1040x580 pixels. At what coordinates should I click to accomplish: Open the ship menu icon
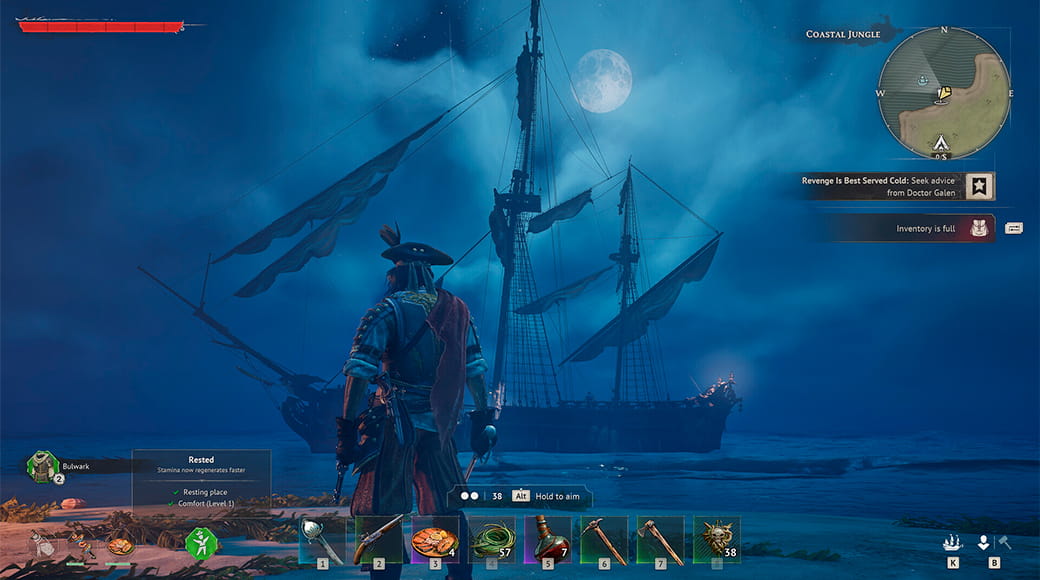click(x=953, y=543)
